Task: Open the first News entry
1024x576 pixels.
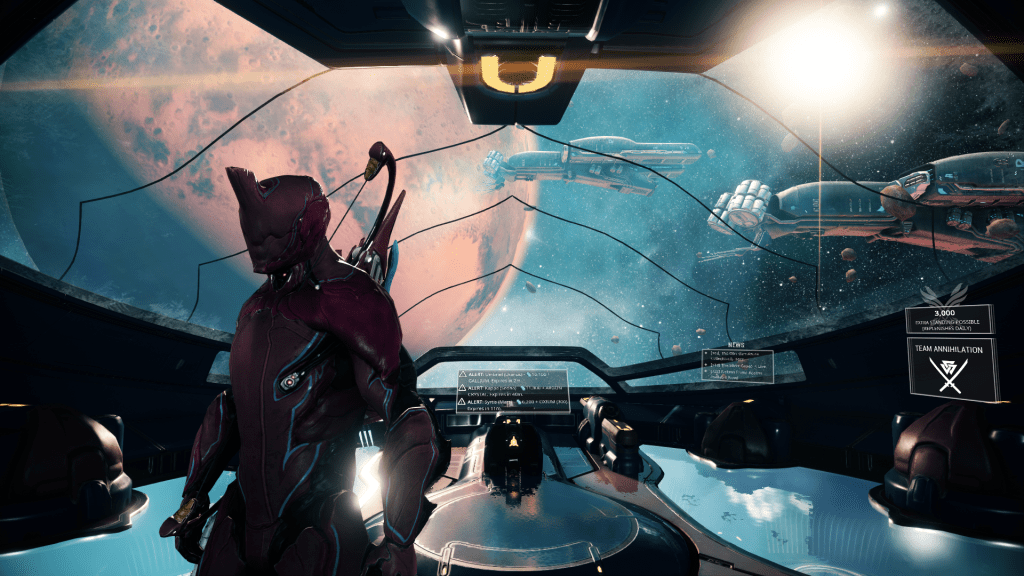Action: [x=737, y=358]
